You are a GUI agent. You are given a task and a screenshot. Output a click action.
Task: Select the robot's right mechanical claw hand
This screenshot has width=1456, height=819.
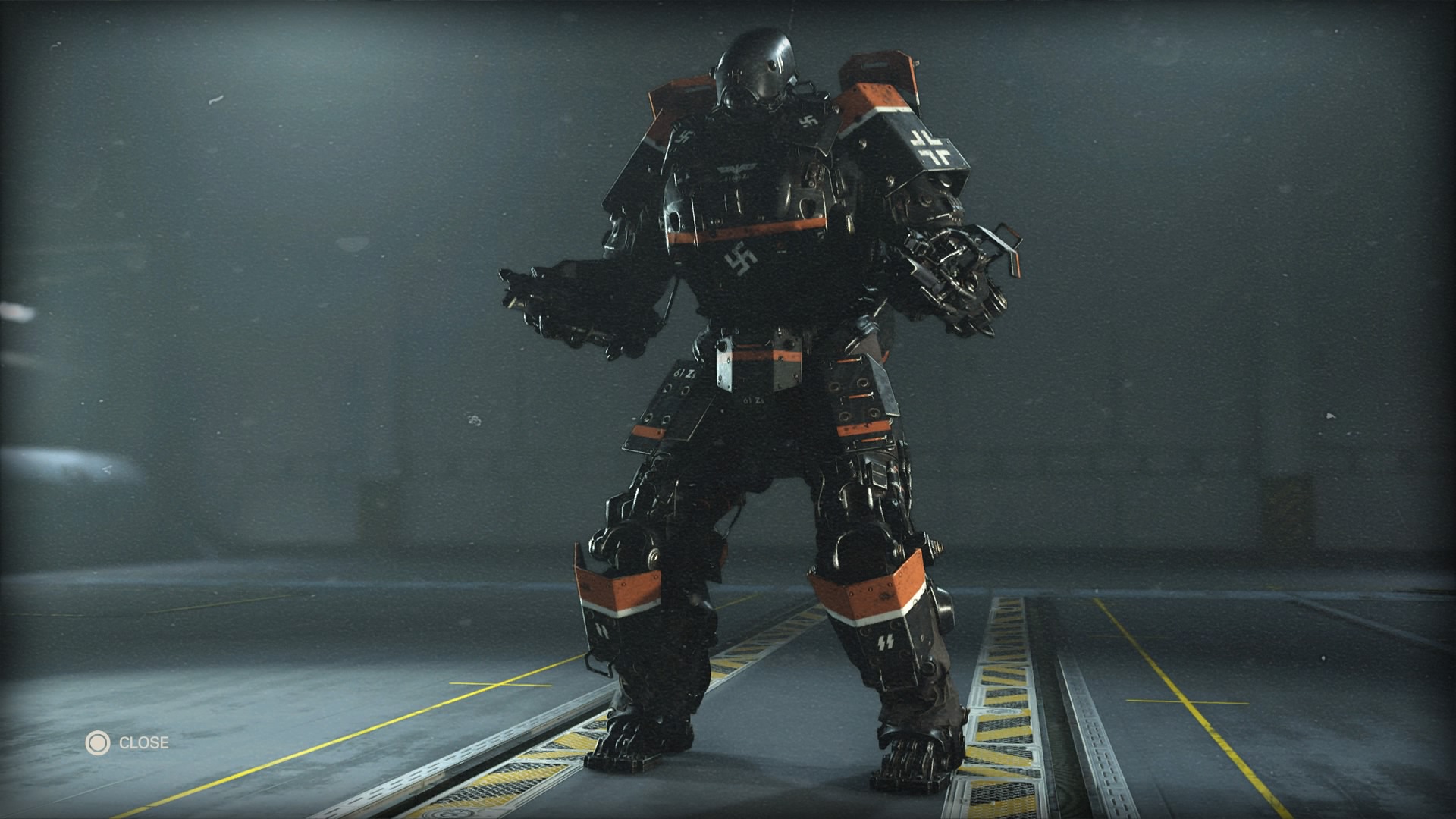click(565, 303)
